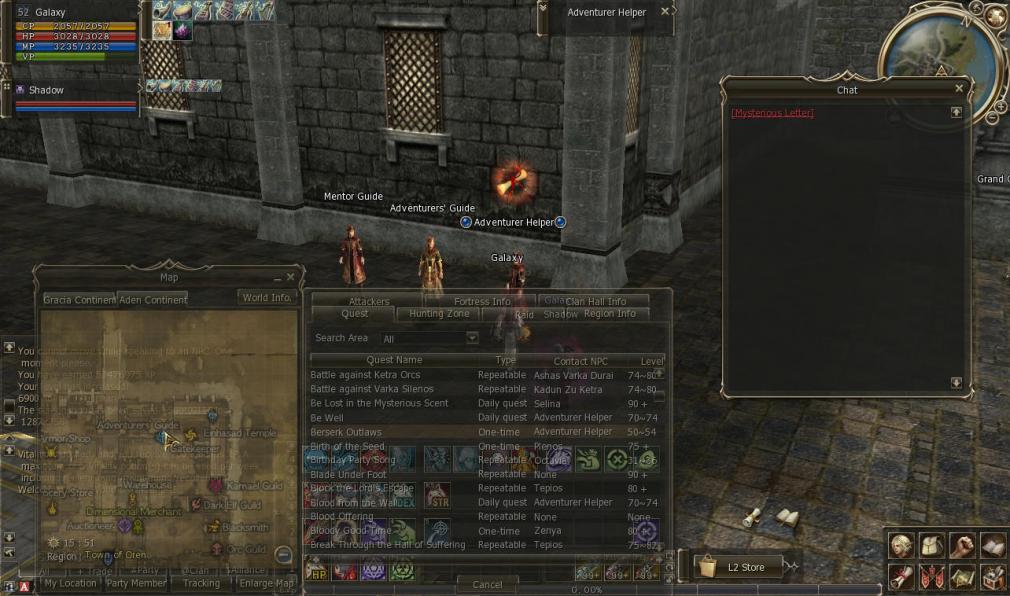The width and height of the screenshot is (1010, 596).
Task: Close the Map window
Action: [x=291, y=277]
